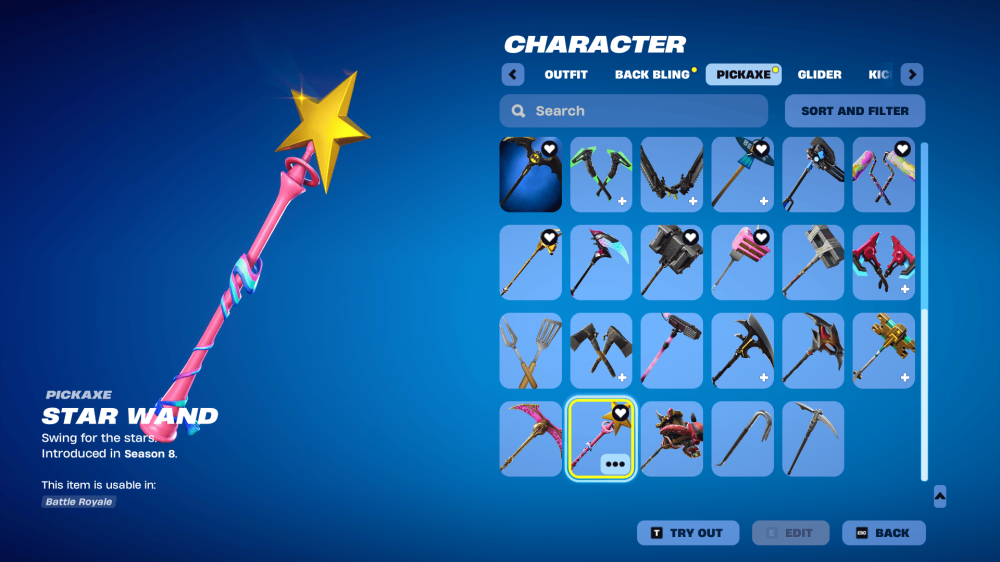Pick the pink and gold scythe pickaxe
1000x562 pixels.
531,439
